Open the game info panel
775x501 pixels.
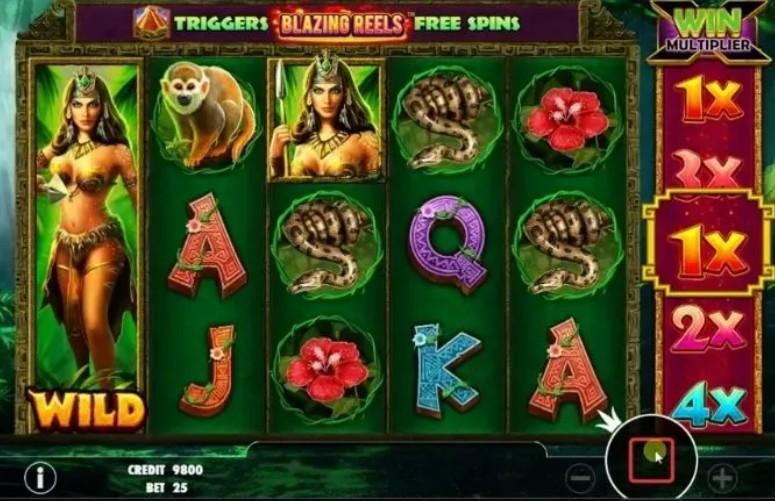40,477
